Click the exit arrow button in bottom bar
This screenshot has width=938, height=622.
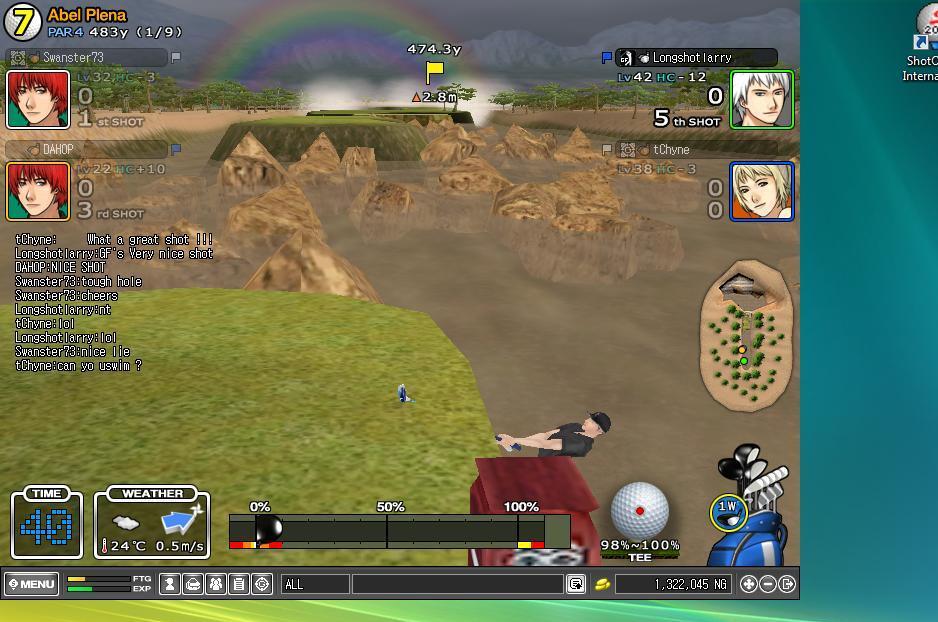(x=787, y=584)
